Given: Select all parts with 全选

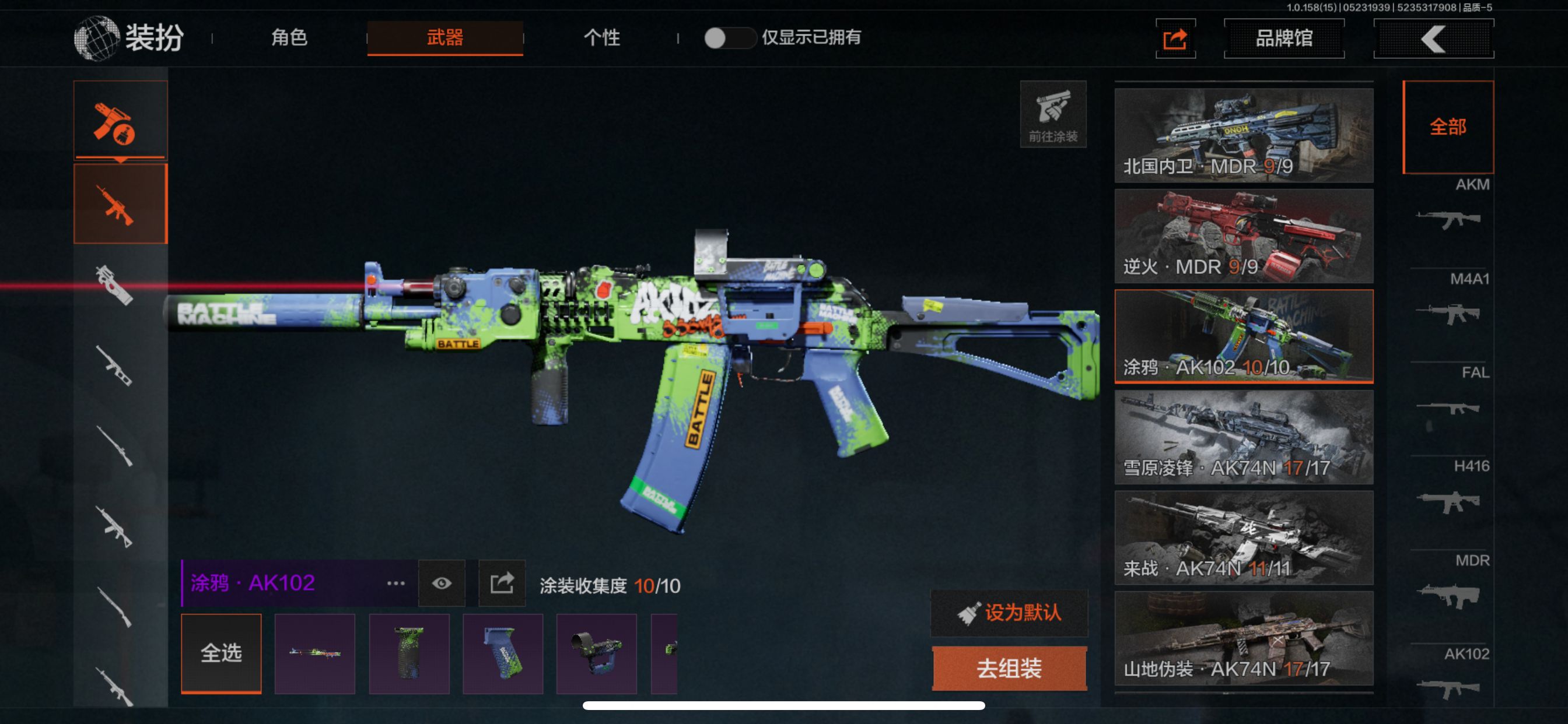Looking at the screenshot, I should pos(221,653).
